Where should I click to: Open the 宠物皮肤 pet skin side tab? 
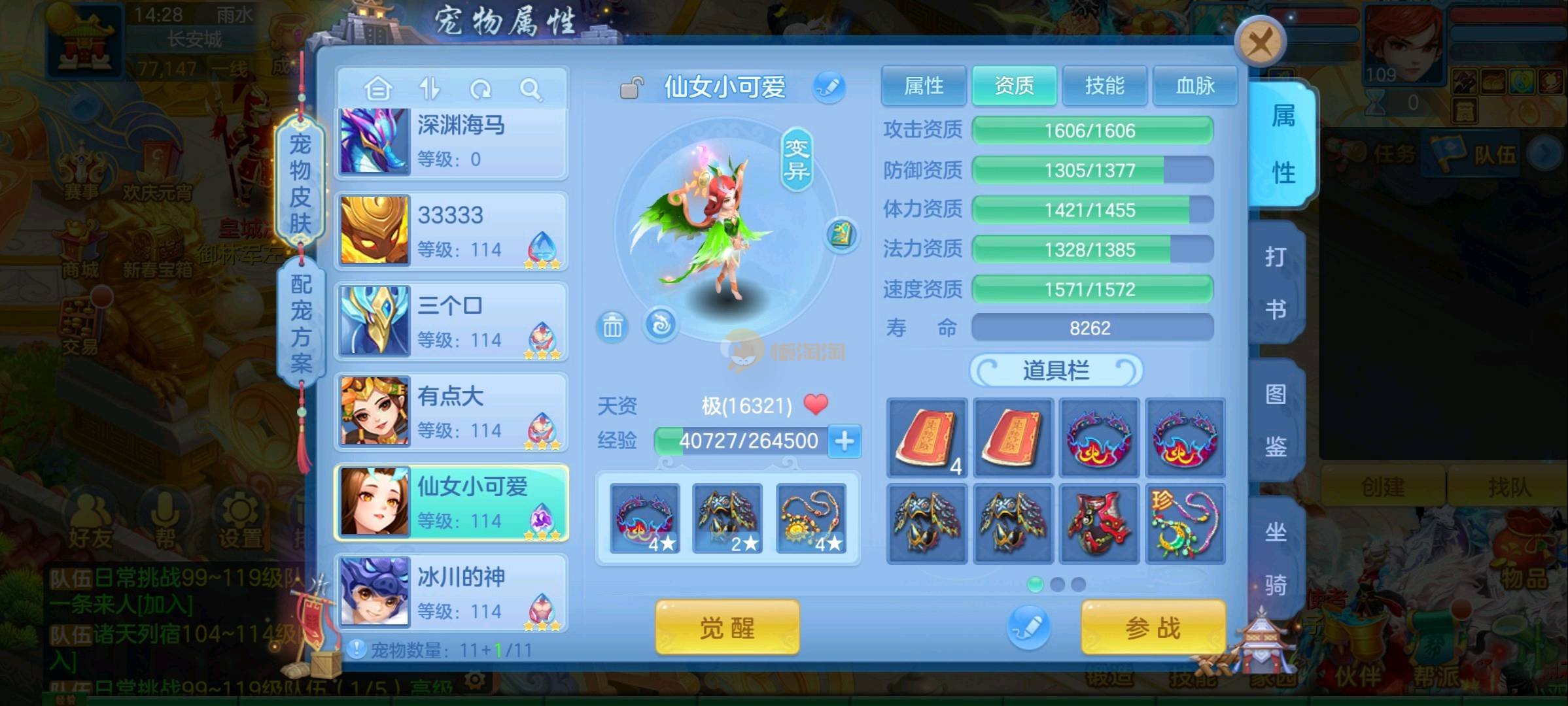(300, 183)
